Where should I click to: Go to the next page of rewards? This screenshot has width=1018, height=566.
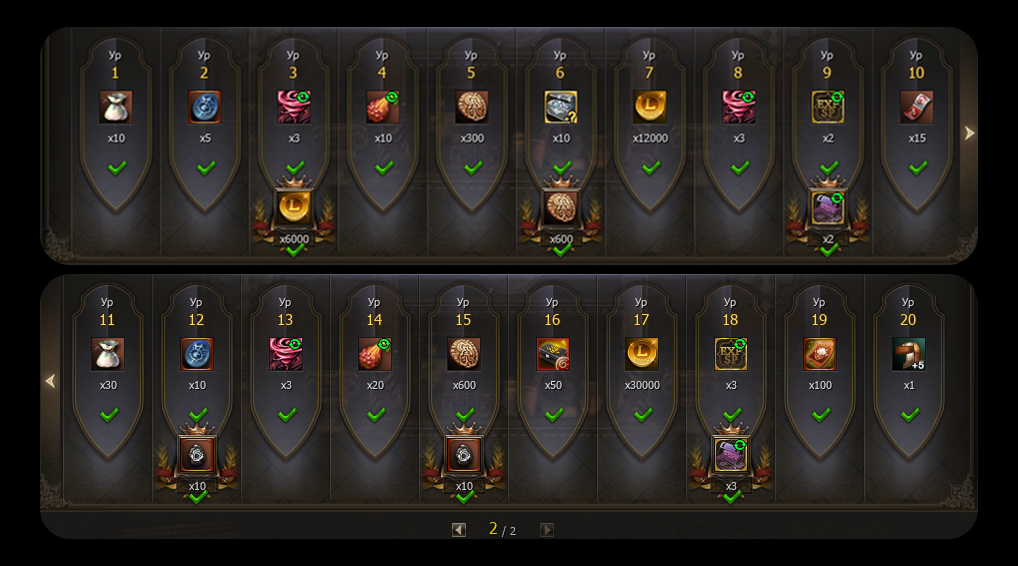point(546,530)
